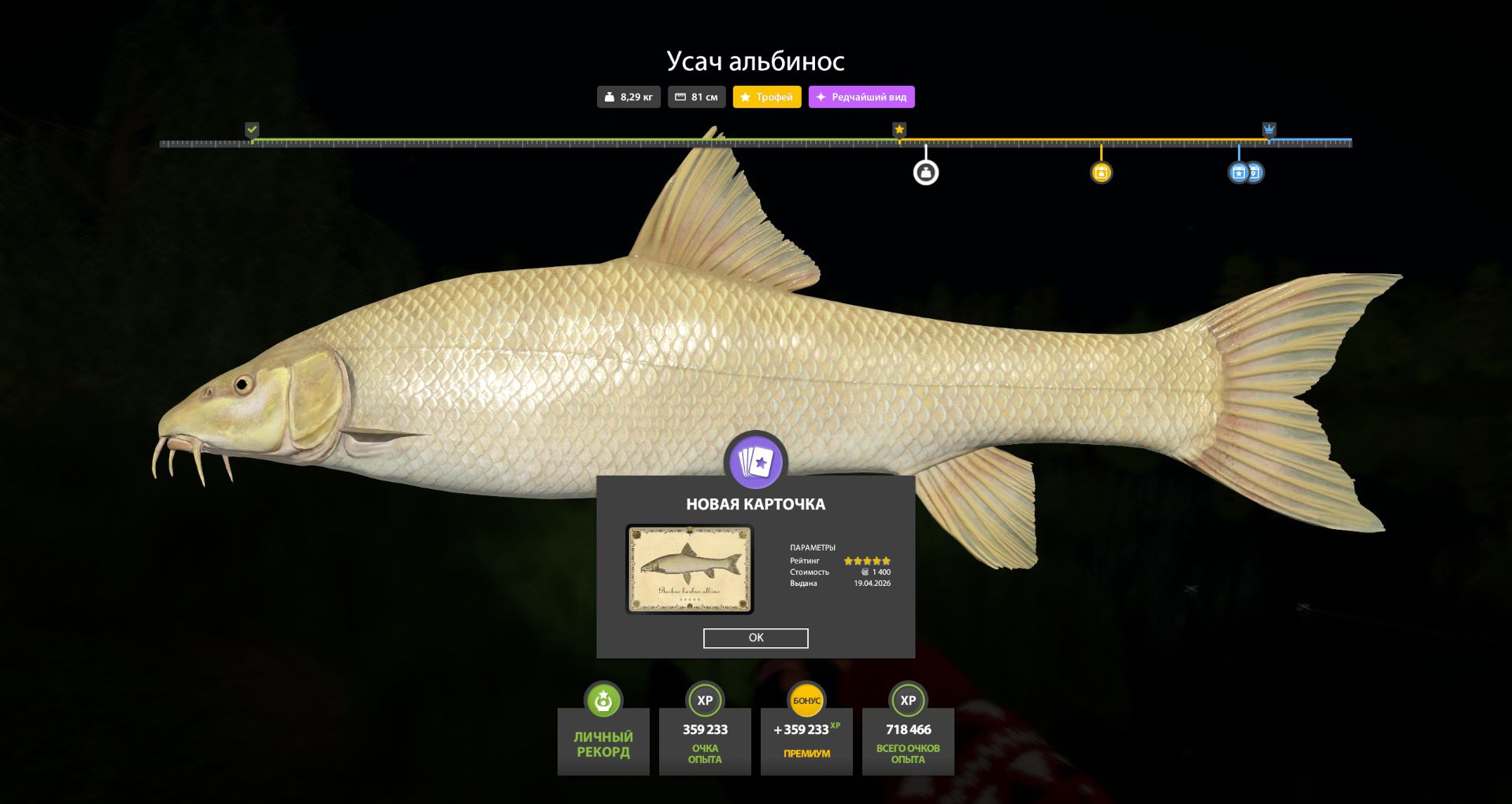Click the Трофей trophy badge
1512x804 pixels.
tap(766, 97)
